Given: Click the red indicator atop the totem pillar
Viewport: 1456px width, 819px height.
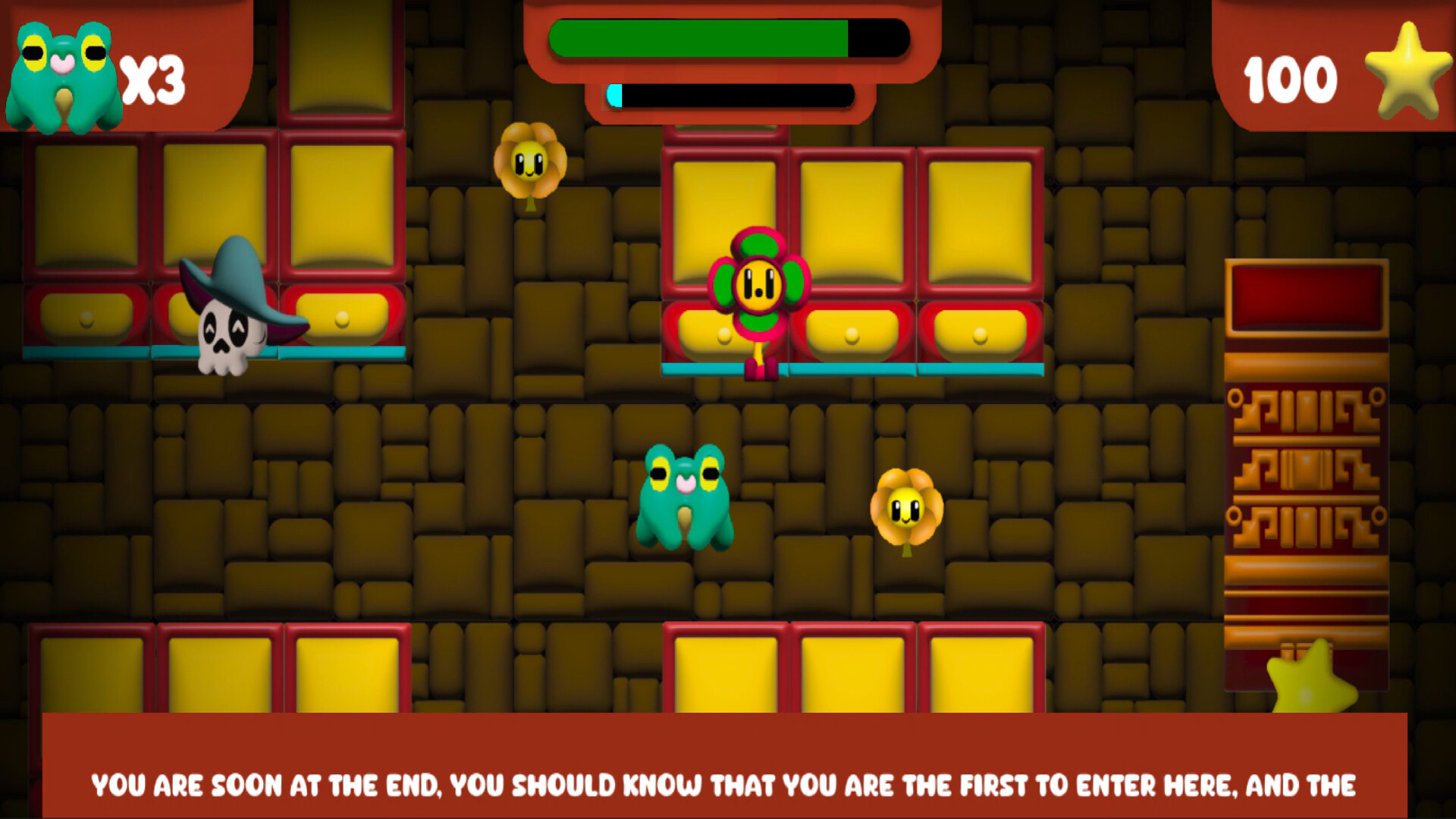Looking at the screenshot, I should click(x=1304, y=296).
